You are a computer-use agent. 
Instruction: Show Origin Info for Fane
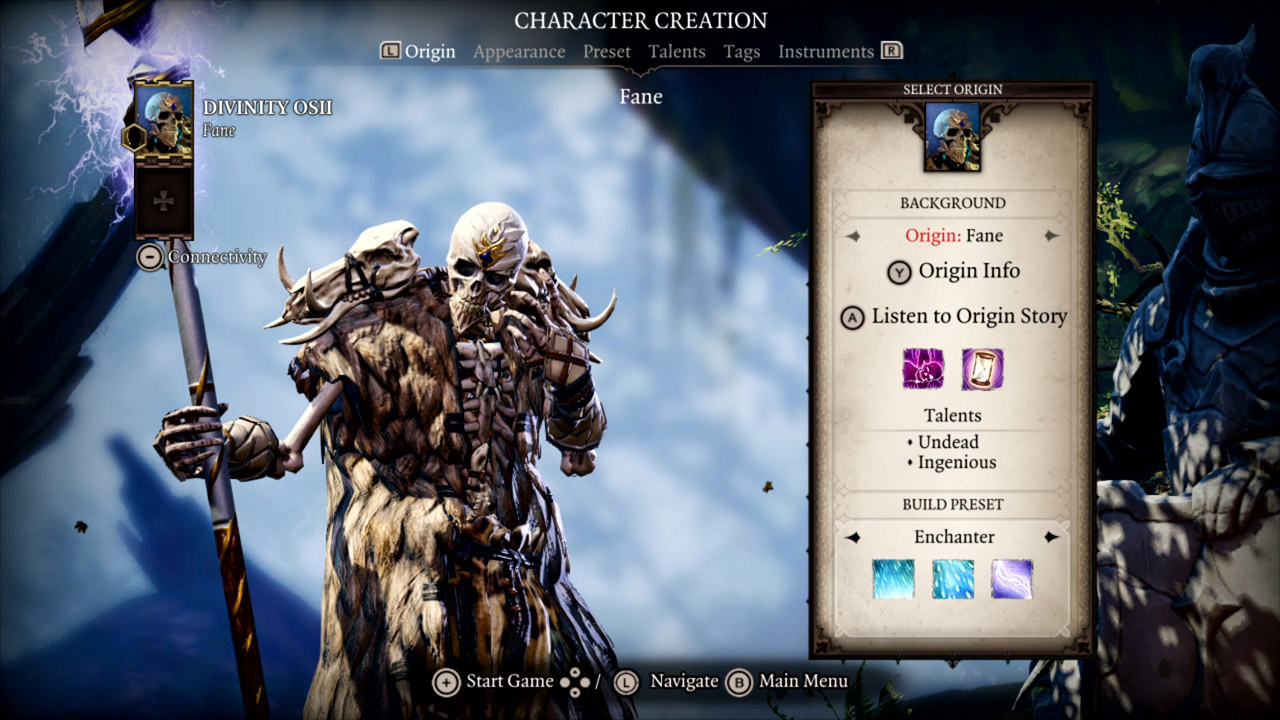954,271
